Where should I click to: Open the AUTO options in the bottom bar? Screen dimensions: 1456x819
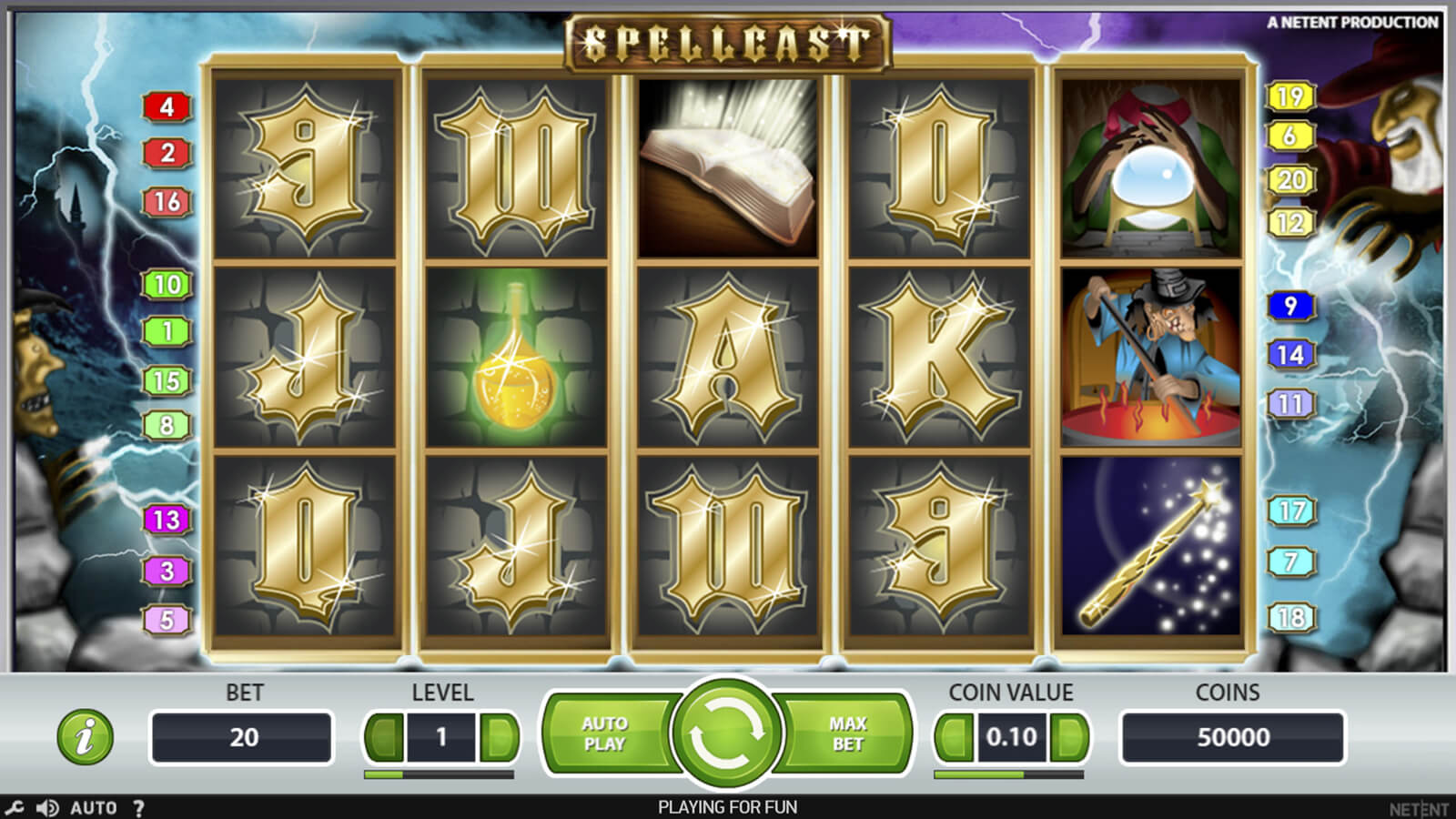click(94, 807)
